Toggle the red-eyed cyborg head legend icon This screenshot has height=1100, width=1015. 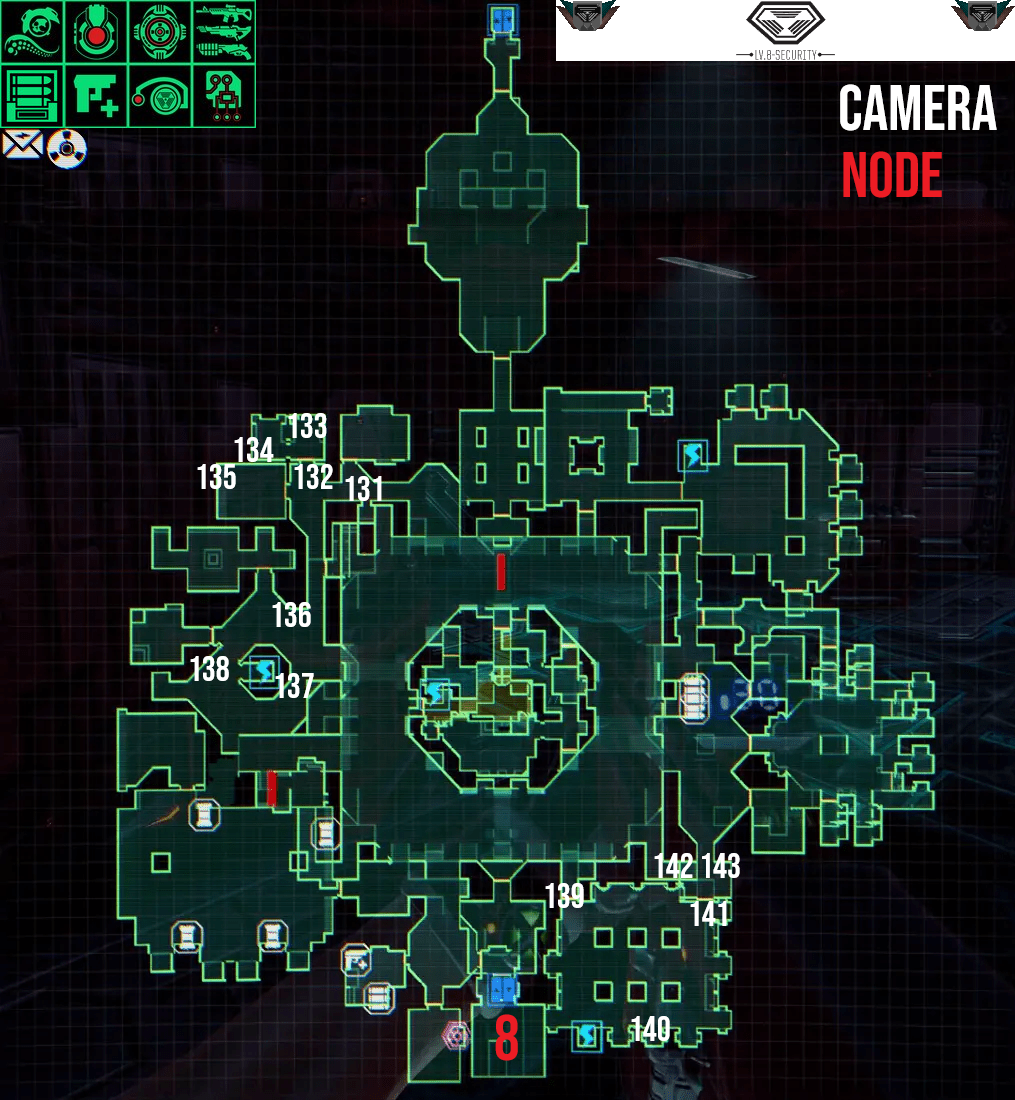coord(96,32)
